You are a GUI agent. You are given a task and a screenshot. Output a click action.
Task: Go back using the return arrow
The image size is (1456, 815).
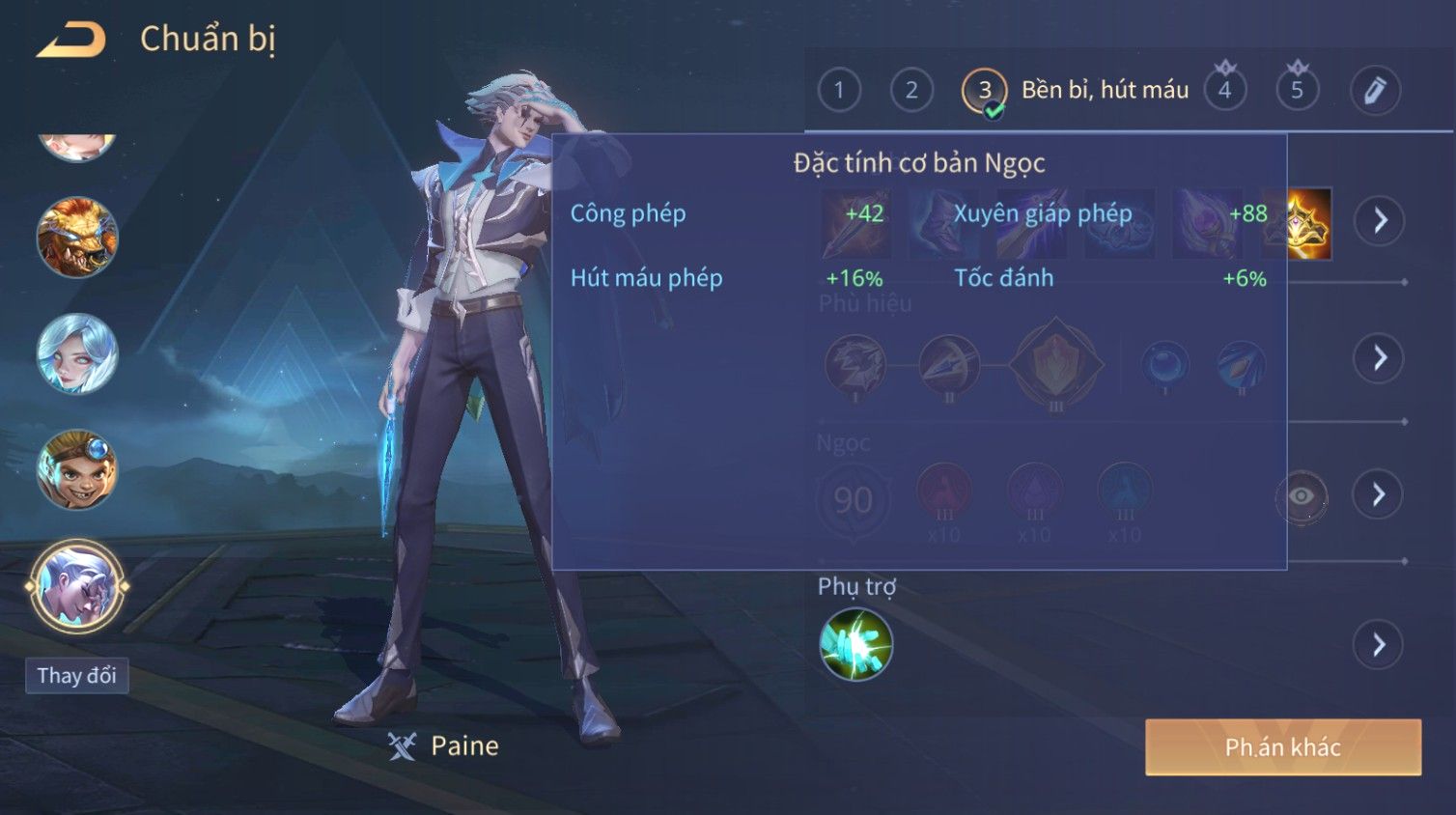click(x=71, y=40)
